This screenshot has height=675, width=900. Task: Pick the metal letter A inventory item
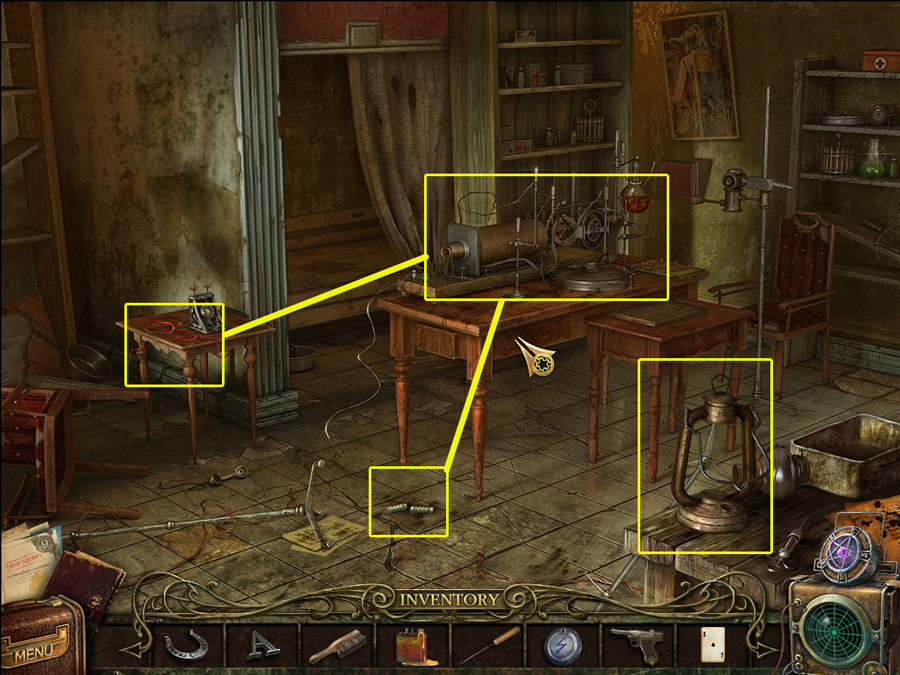click(262, 644)
